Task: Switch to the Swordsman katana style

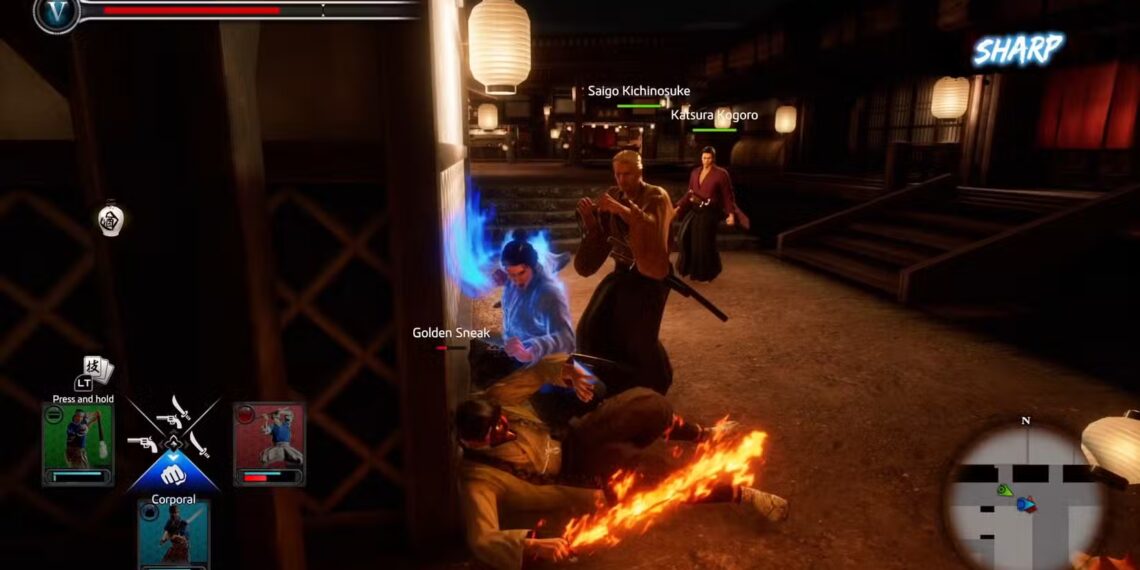Action: 199,443
